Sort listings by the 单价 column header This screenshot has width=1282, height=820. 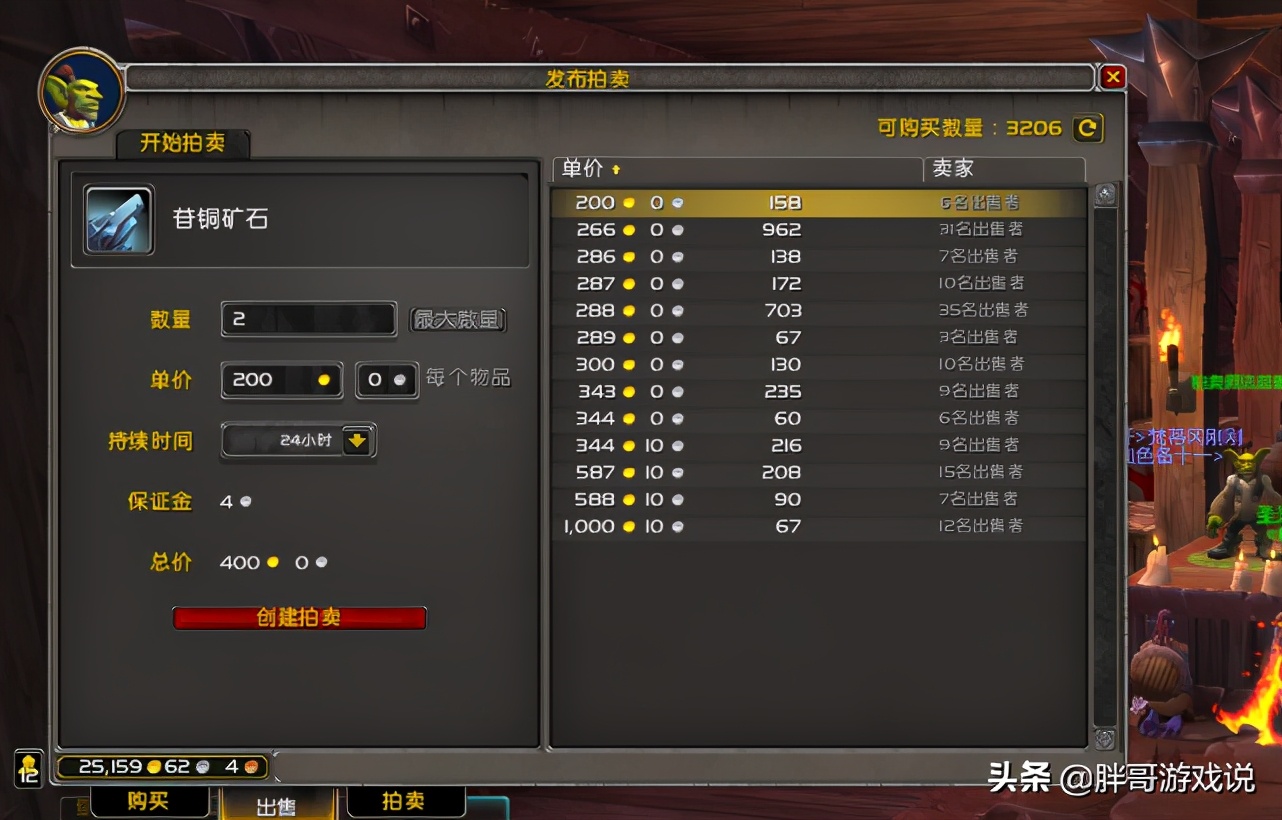pos(590,170)
